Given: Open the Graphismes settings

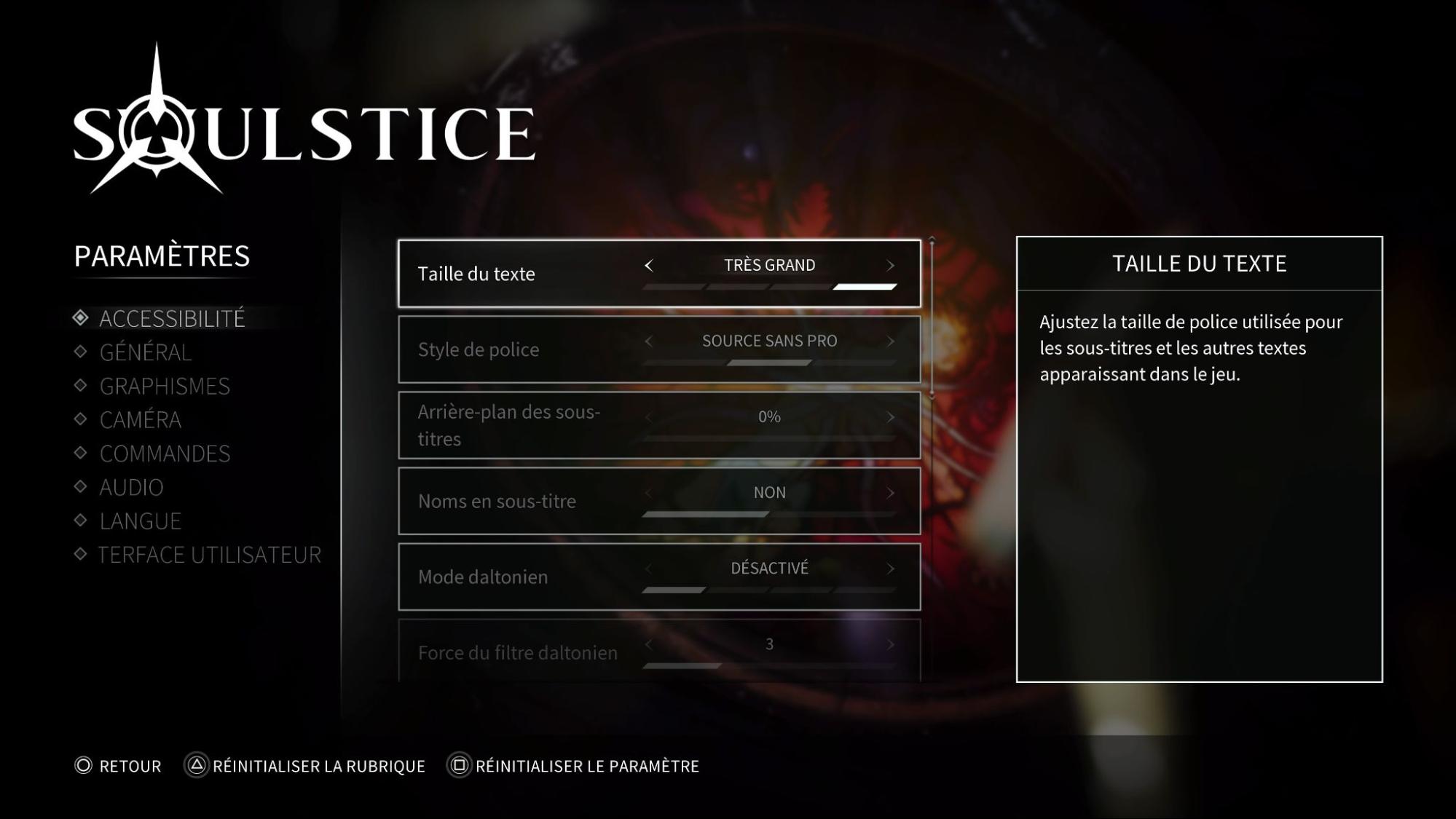Looking at the screenshot, I should click(x=165, y=387).
